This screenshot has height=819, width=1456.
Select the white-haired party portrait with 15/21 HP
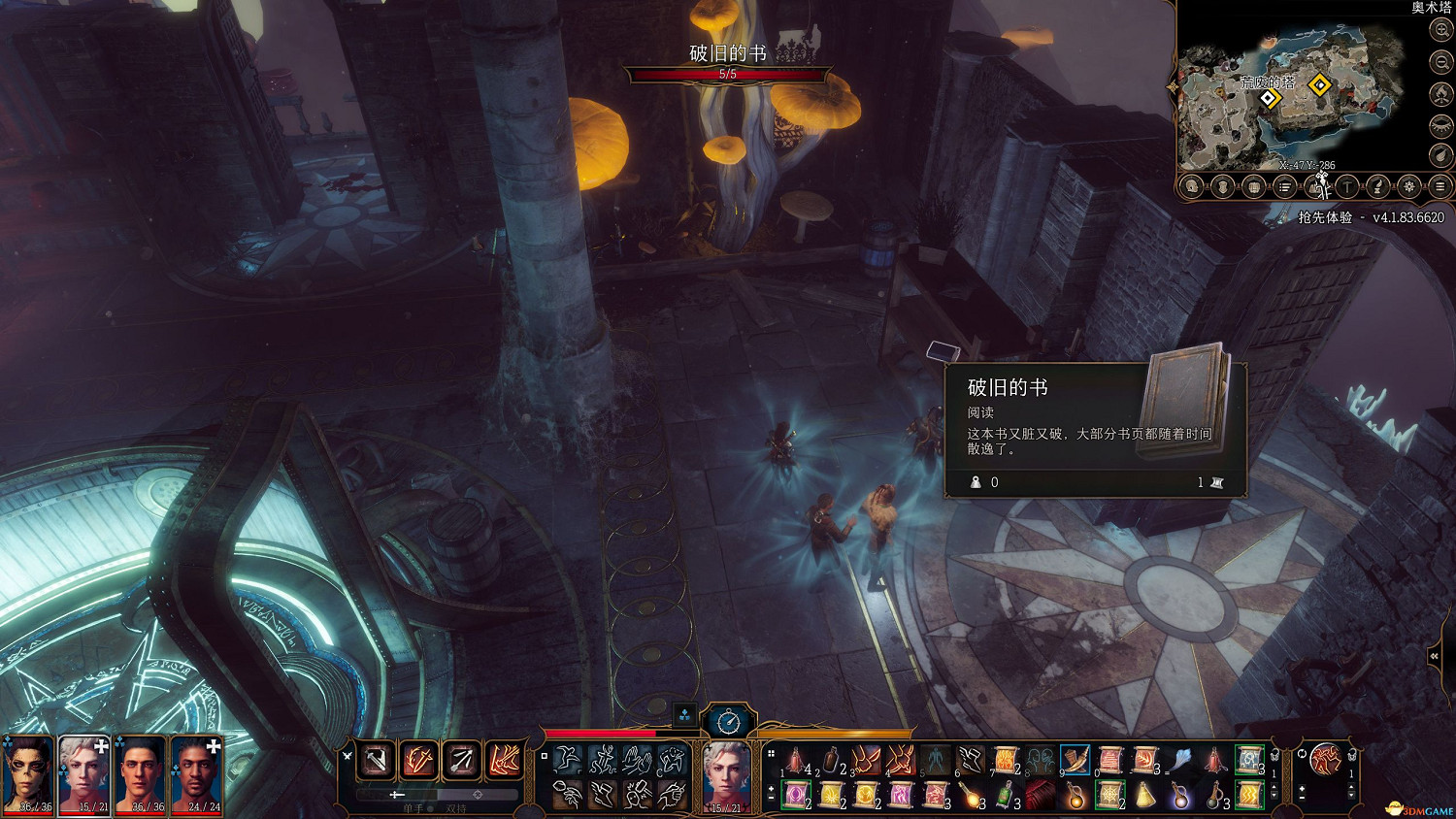point(84,775)
